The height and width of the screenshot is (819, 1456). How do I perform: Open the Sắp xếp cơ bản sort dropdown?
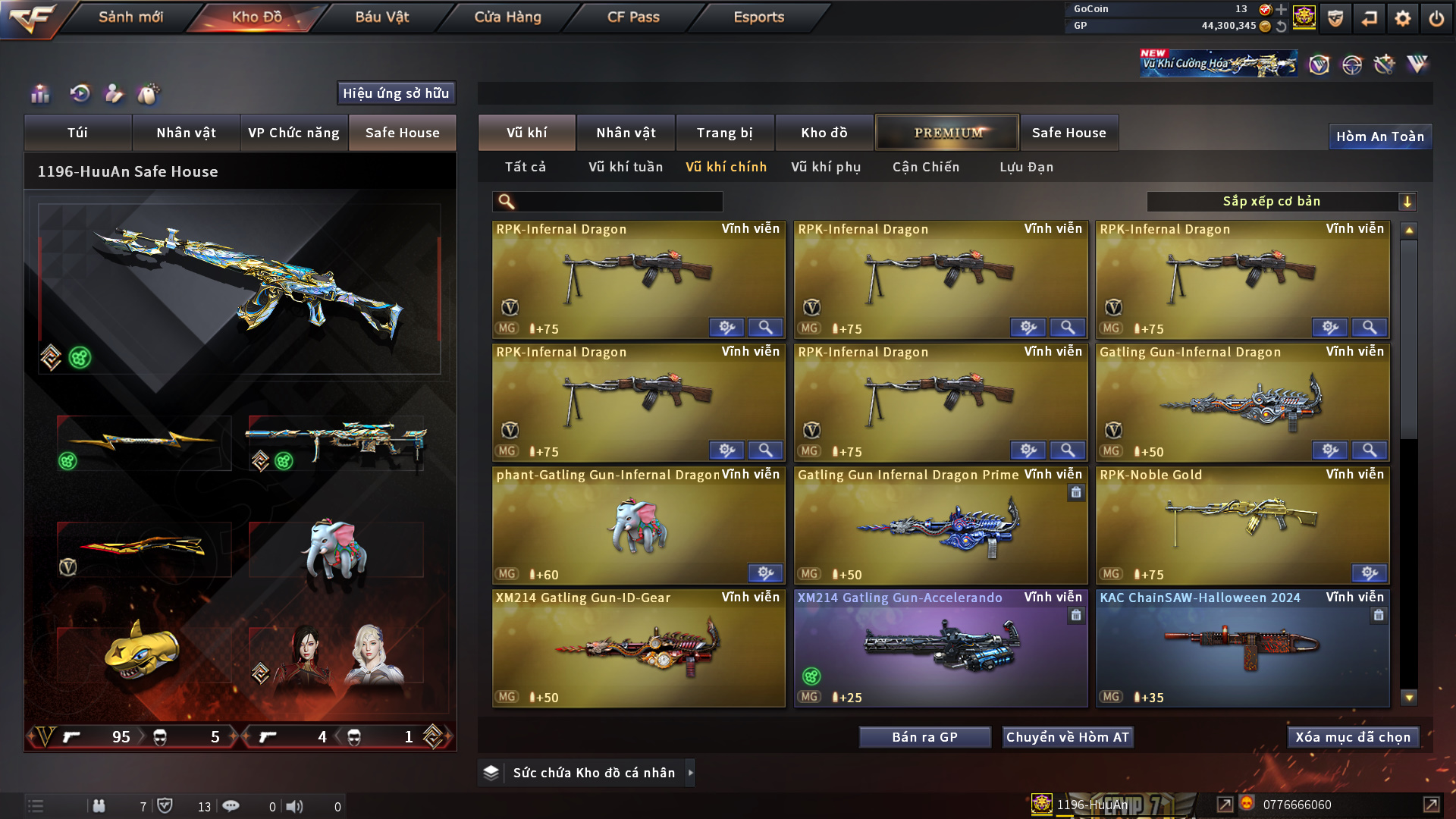tap(1281, 202)
